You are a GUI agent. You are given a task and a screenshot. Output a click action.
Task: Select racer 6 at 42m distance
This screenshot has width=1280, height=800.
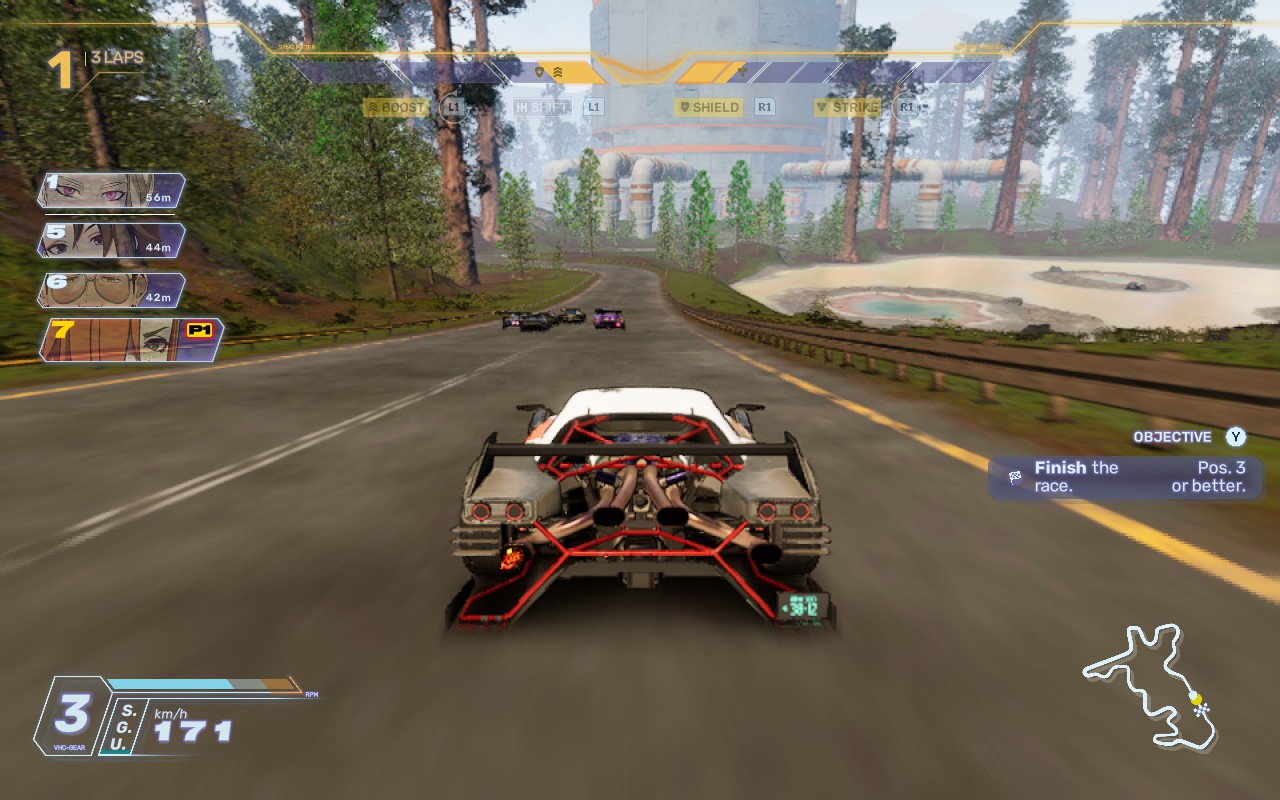point(110,290)
